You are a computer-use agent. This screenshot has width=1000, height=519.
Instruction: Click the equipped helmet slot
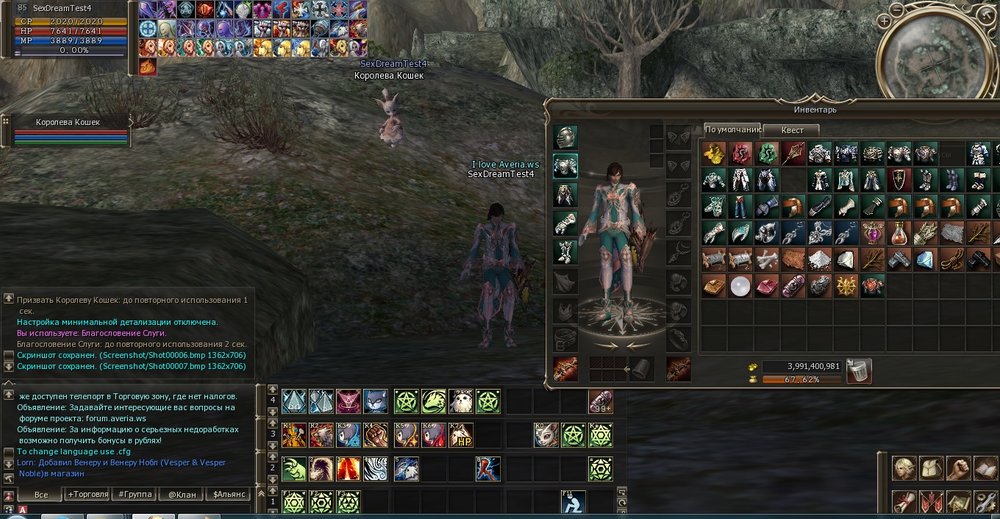[566, 137]
